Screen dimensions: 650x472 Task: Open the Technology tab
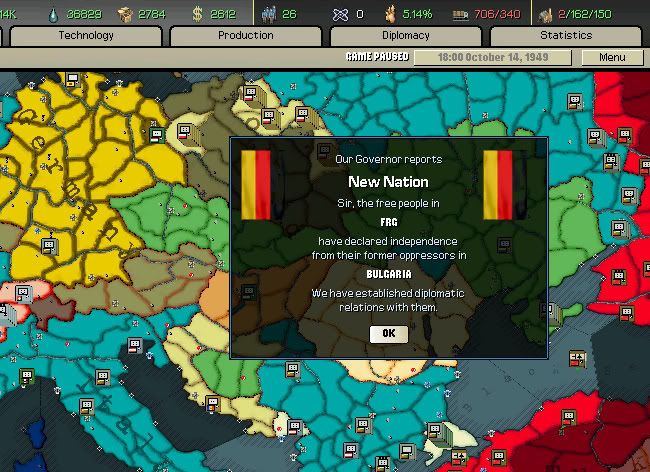(86, 36)
